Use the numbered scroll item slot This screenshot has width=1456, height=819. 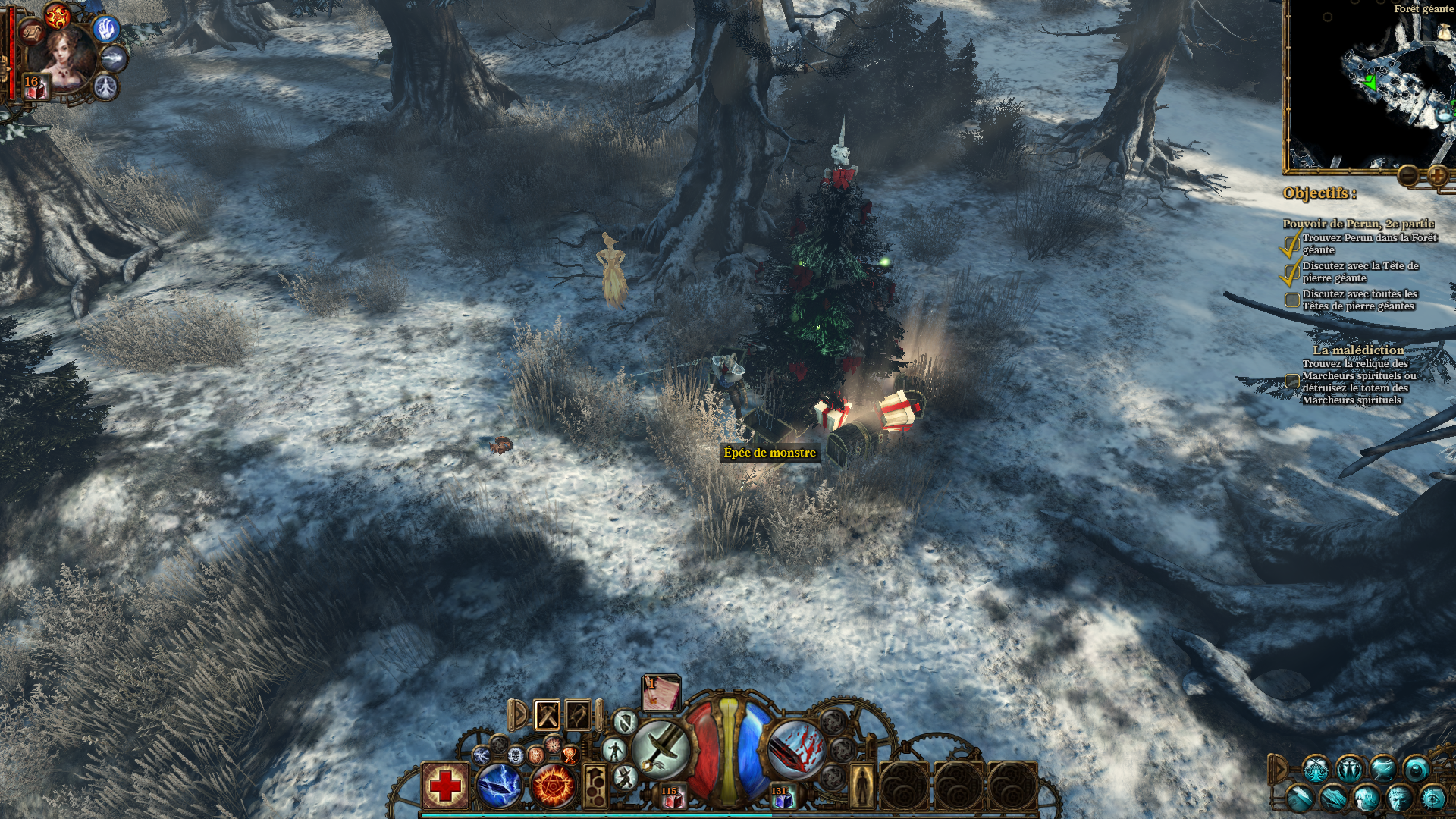tap(661, 693)
